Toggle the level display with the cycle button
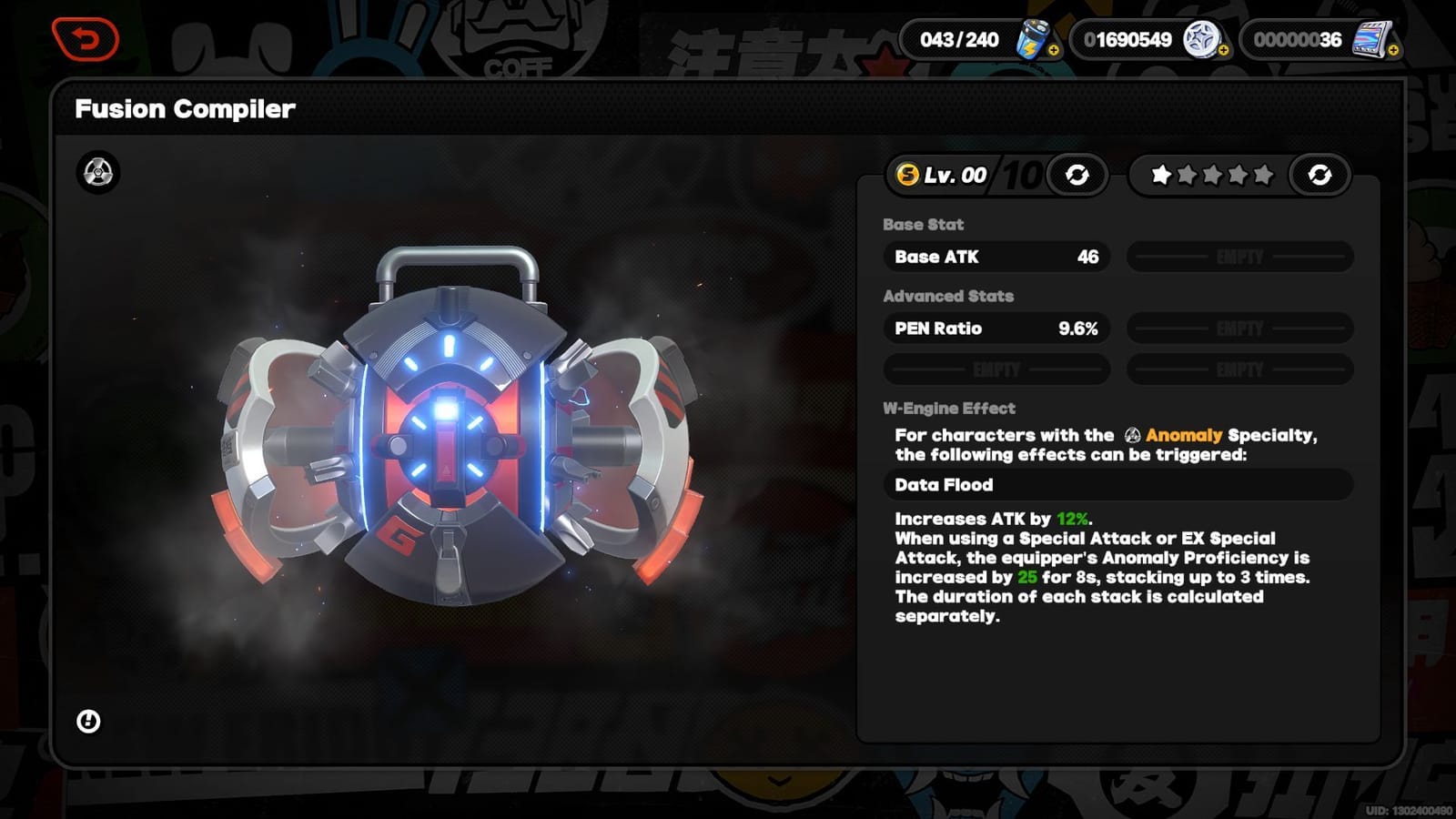This screenshot has width=1456, height=819. pyautogui.click(x=1076, y=175)
